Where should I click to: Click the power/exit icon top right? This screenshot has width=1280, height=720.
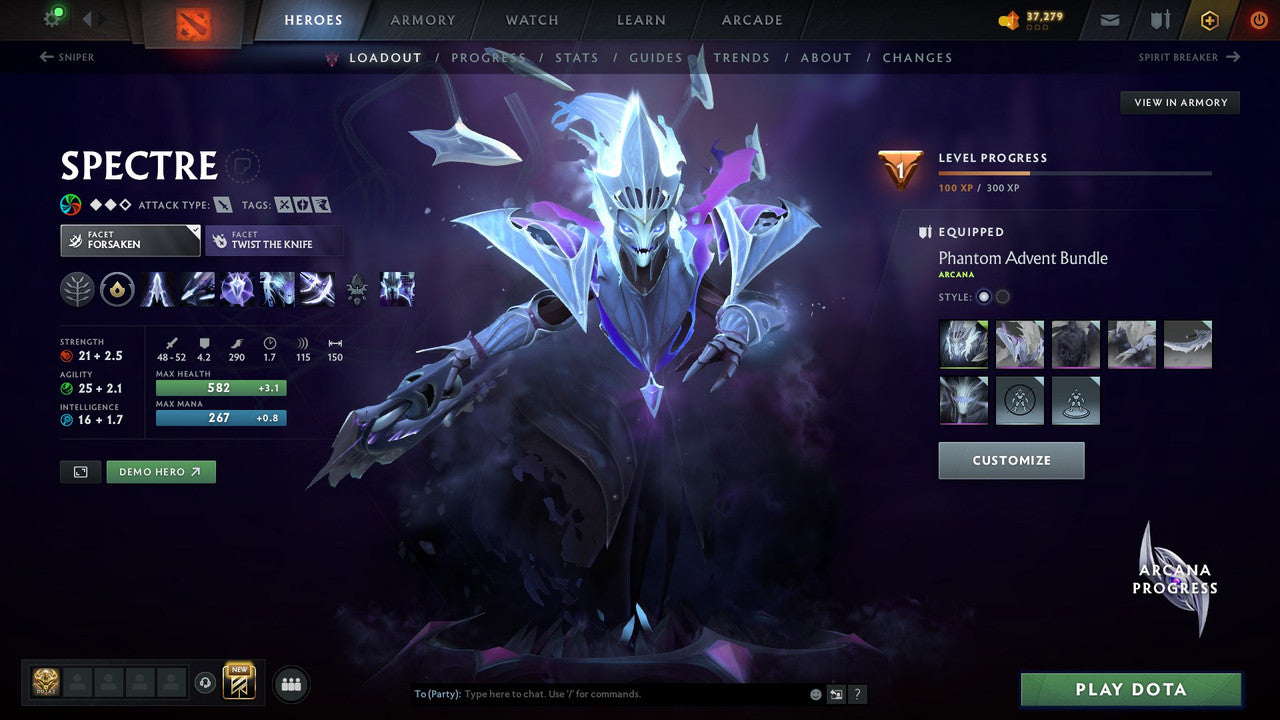click(x=1258, y=19)
